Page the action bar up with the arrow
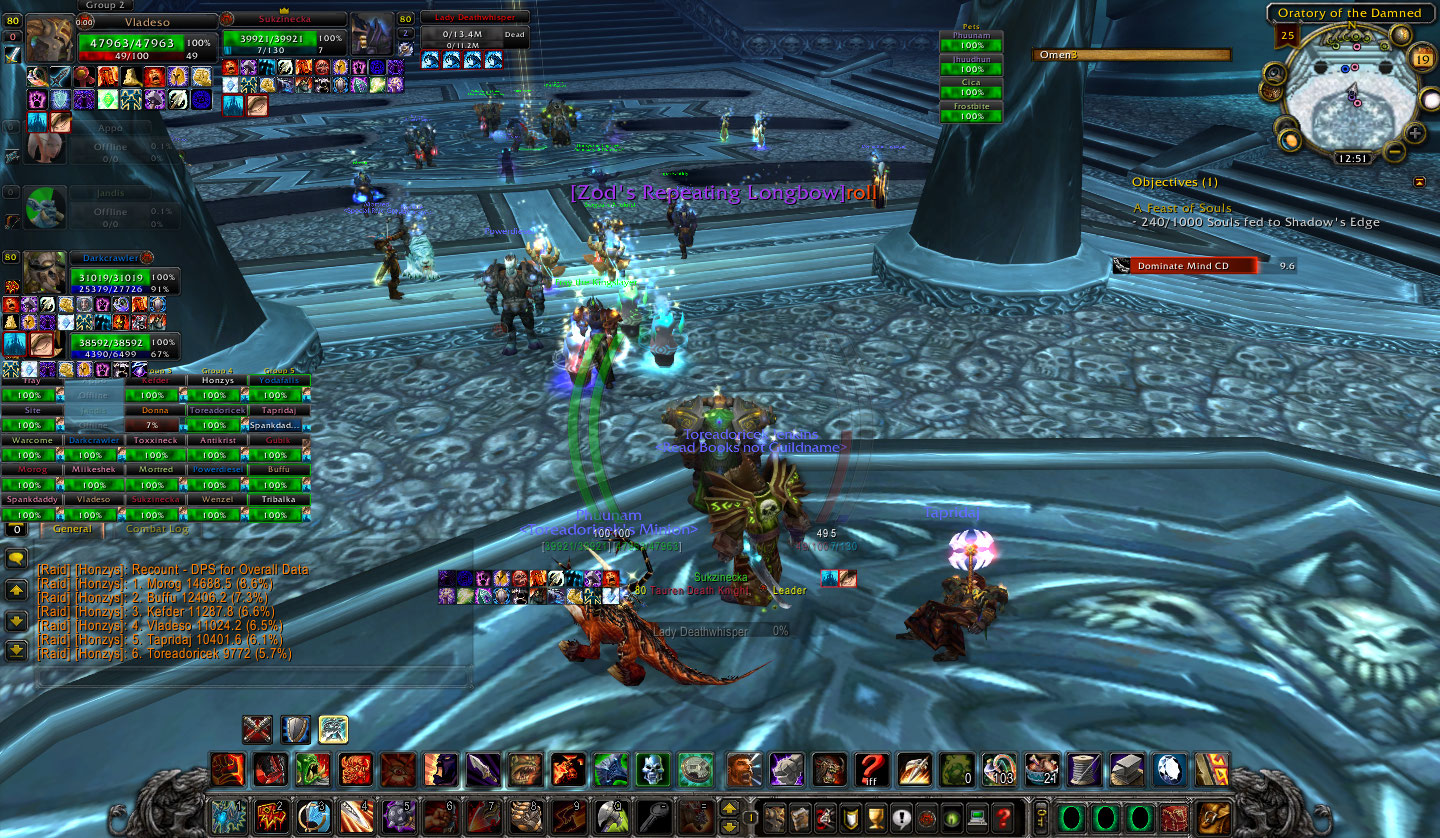 tap(730, 806)
